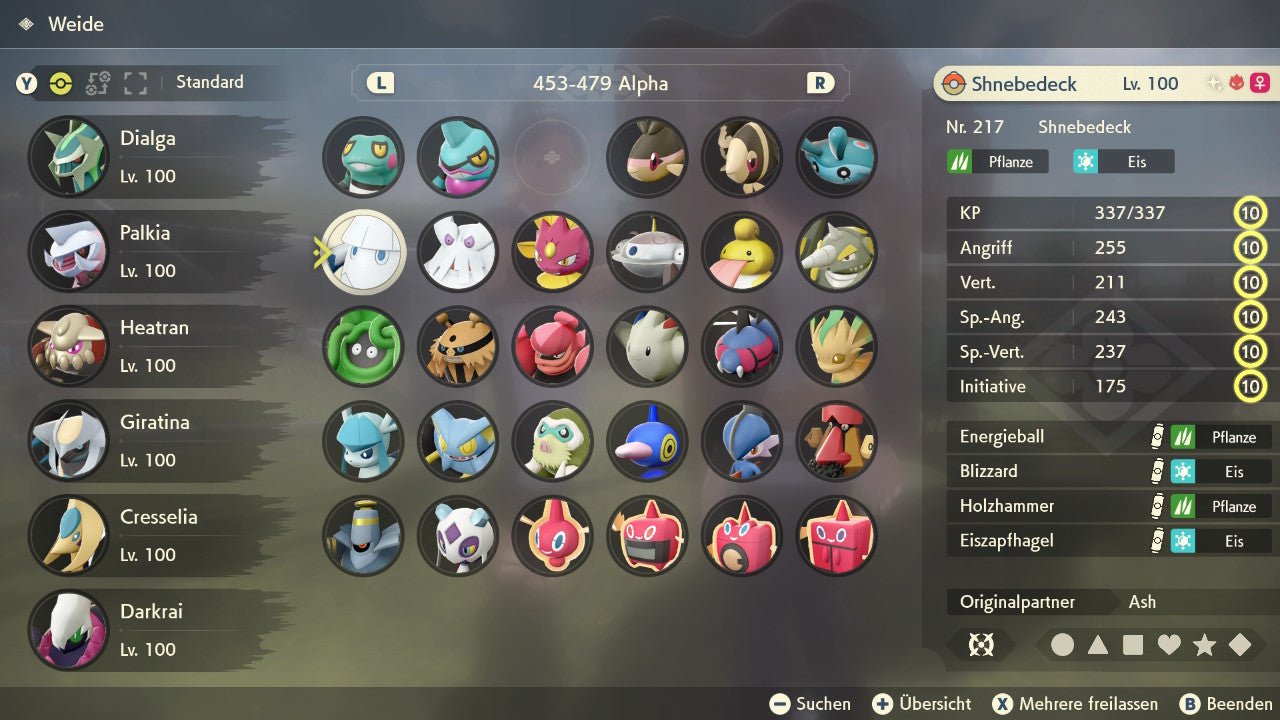Select the highlighted Shnebedeck pasture slot

coord(364,252)
